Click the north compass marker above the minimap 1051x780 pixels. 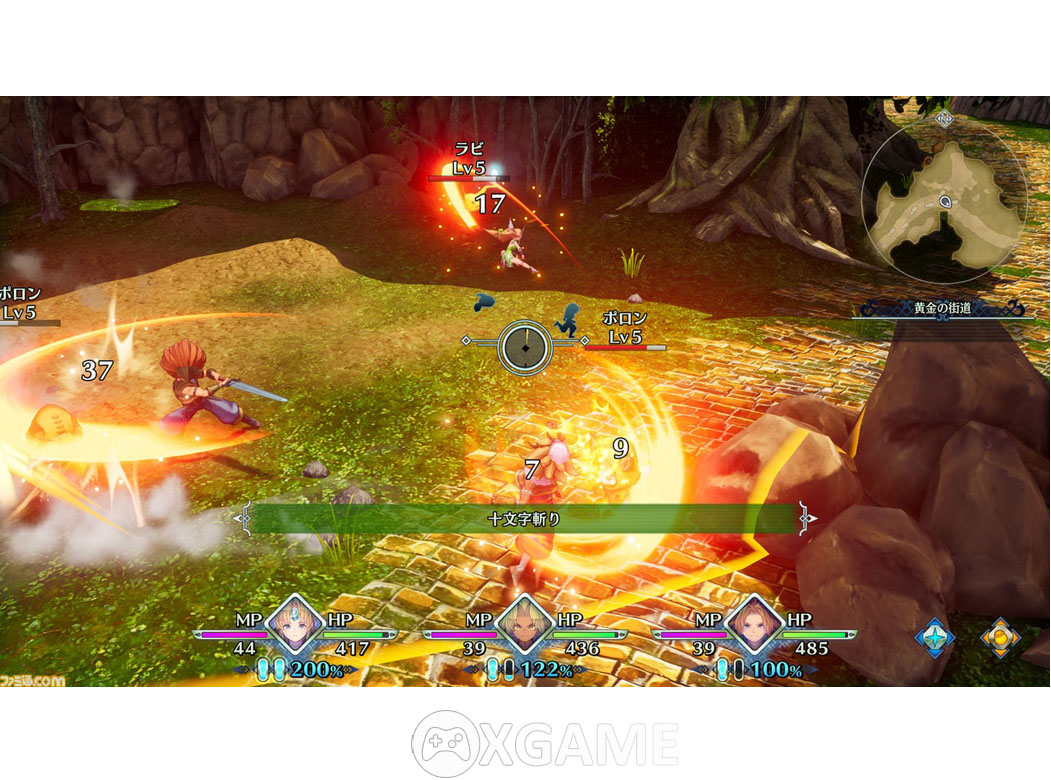(x=943, y=118)
